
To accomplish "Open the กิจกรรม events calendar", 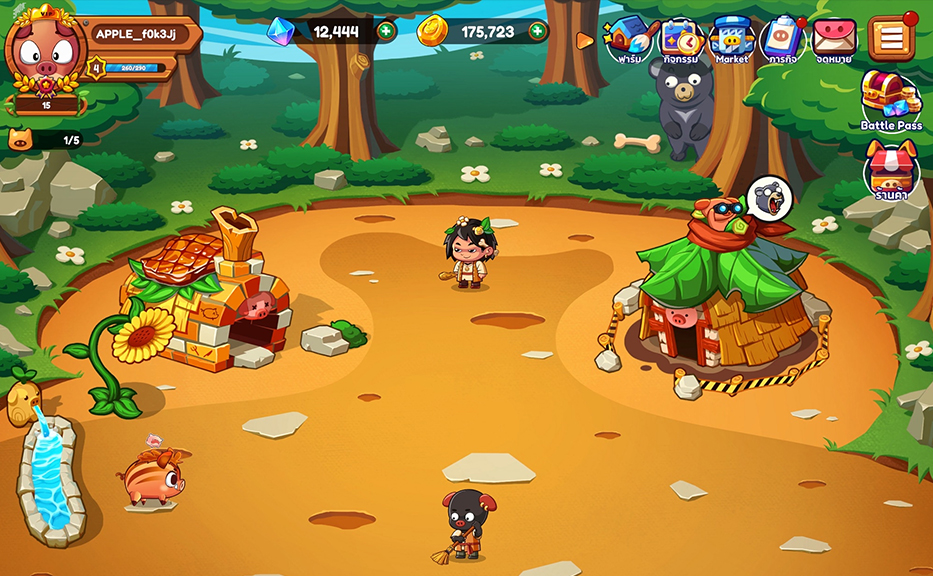I will (680, 40).
